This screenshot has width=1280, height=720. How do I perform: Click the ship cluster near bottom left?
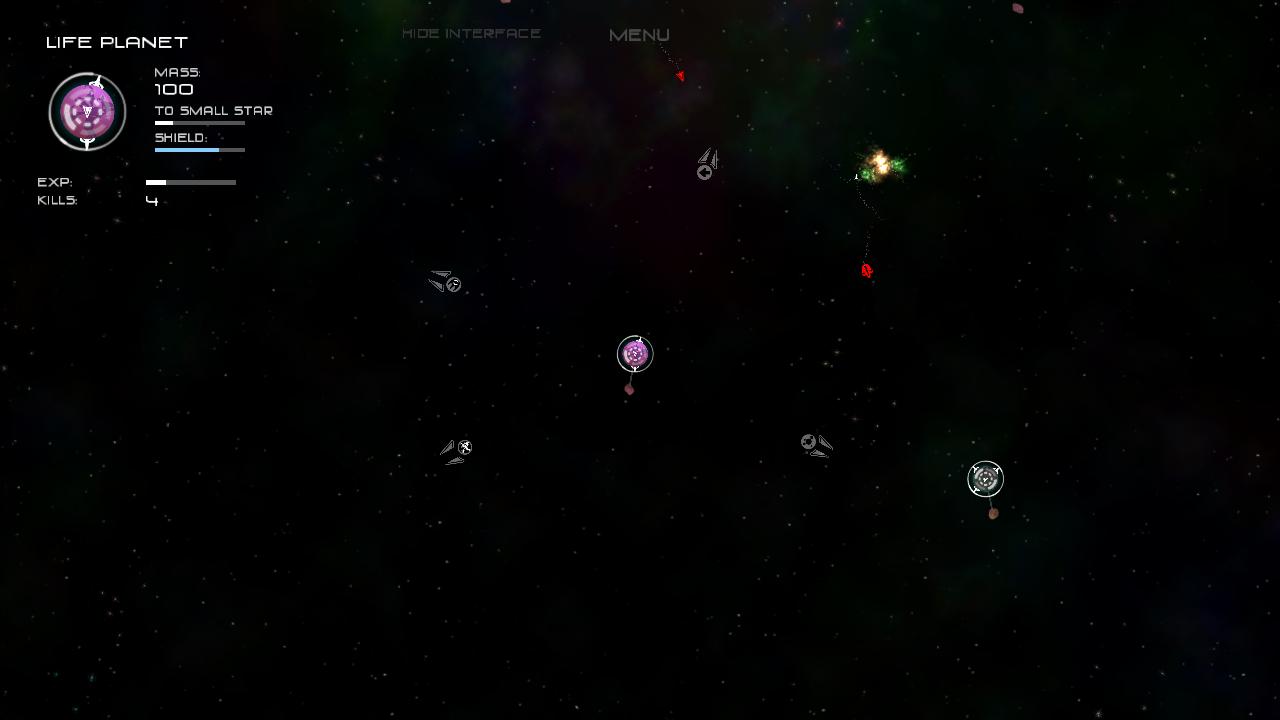[457, 449]
